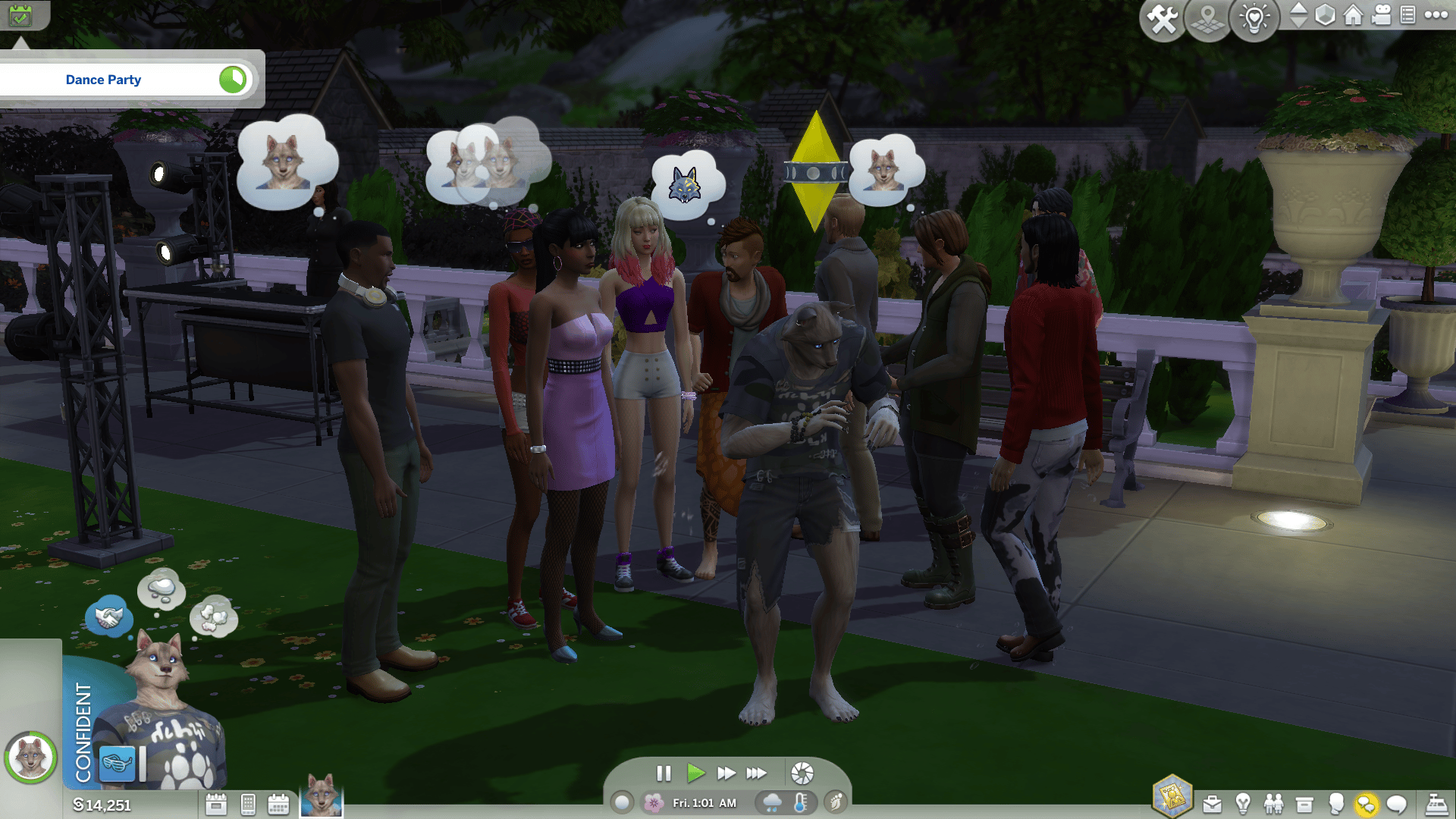The height and width of the screenshot is (819, 1456).
Task: Open the Dance Party event panel
Action: tap(104, 80)
